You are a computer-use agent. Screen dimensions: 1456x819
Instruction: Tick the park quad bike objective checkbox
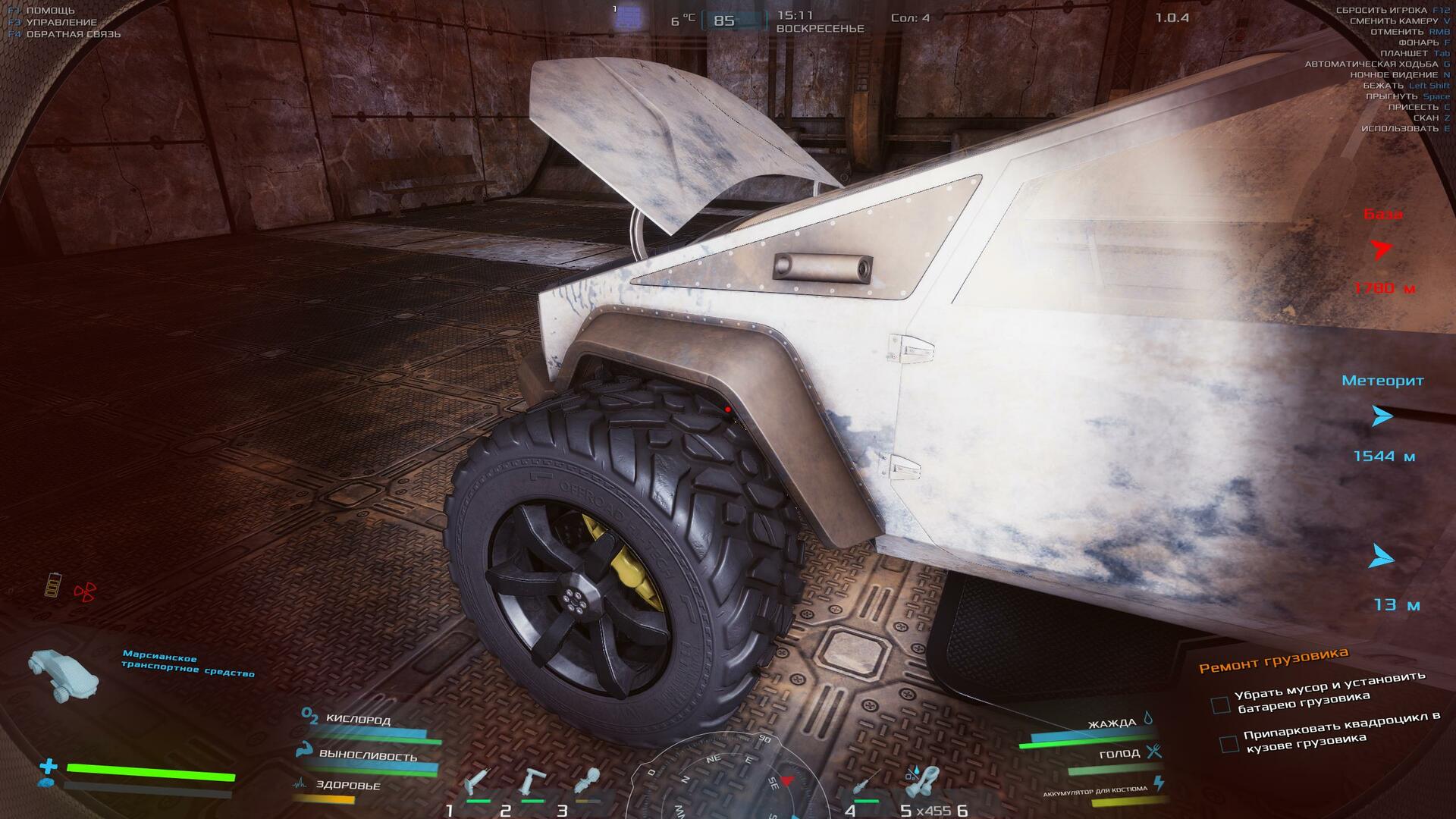click(1228, 744)
